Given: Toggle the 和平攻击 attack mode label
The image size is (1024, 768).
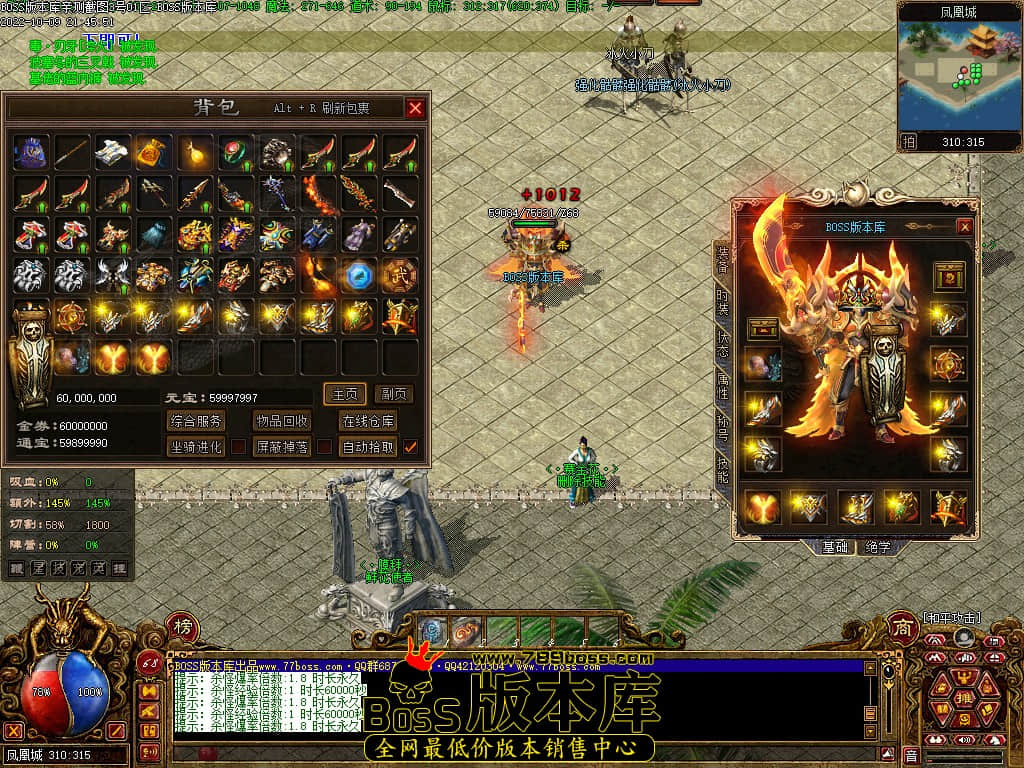Looking at the screenshot, I should (952, 618).
